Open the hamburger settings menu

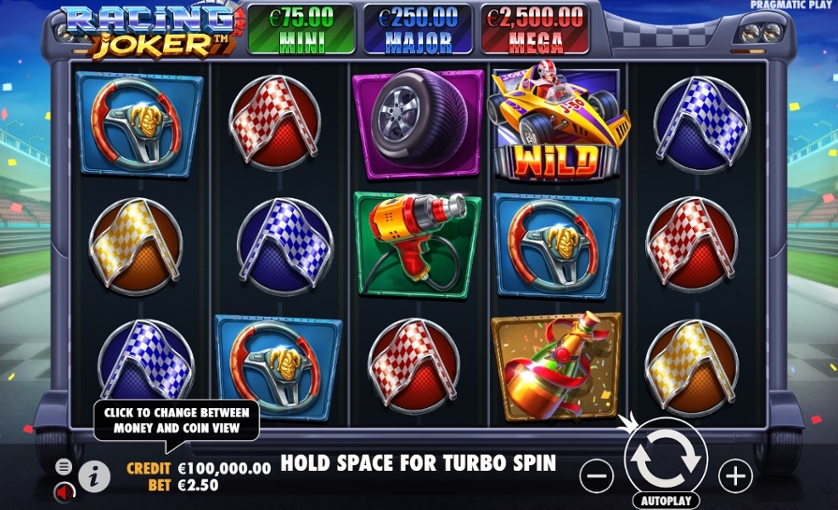pos(64,467)
